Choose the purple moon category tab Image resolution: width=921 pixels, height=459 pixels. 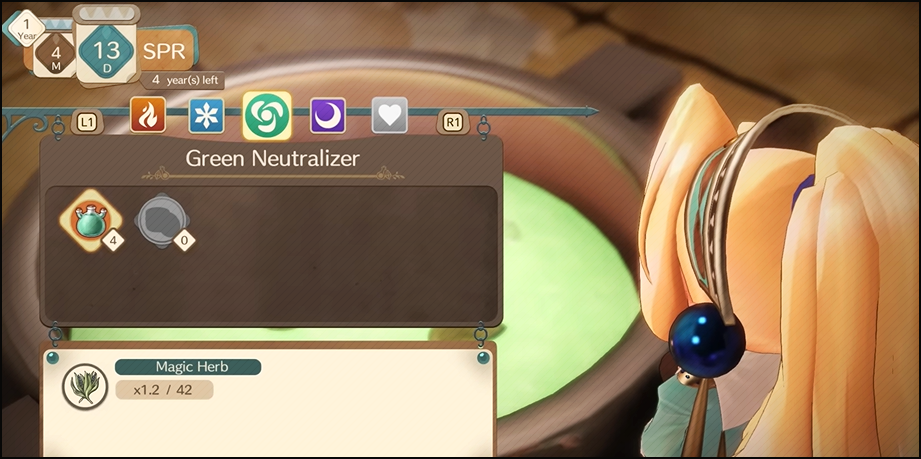328,116
